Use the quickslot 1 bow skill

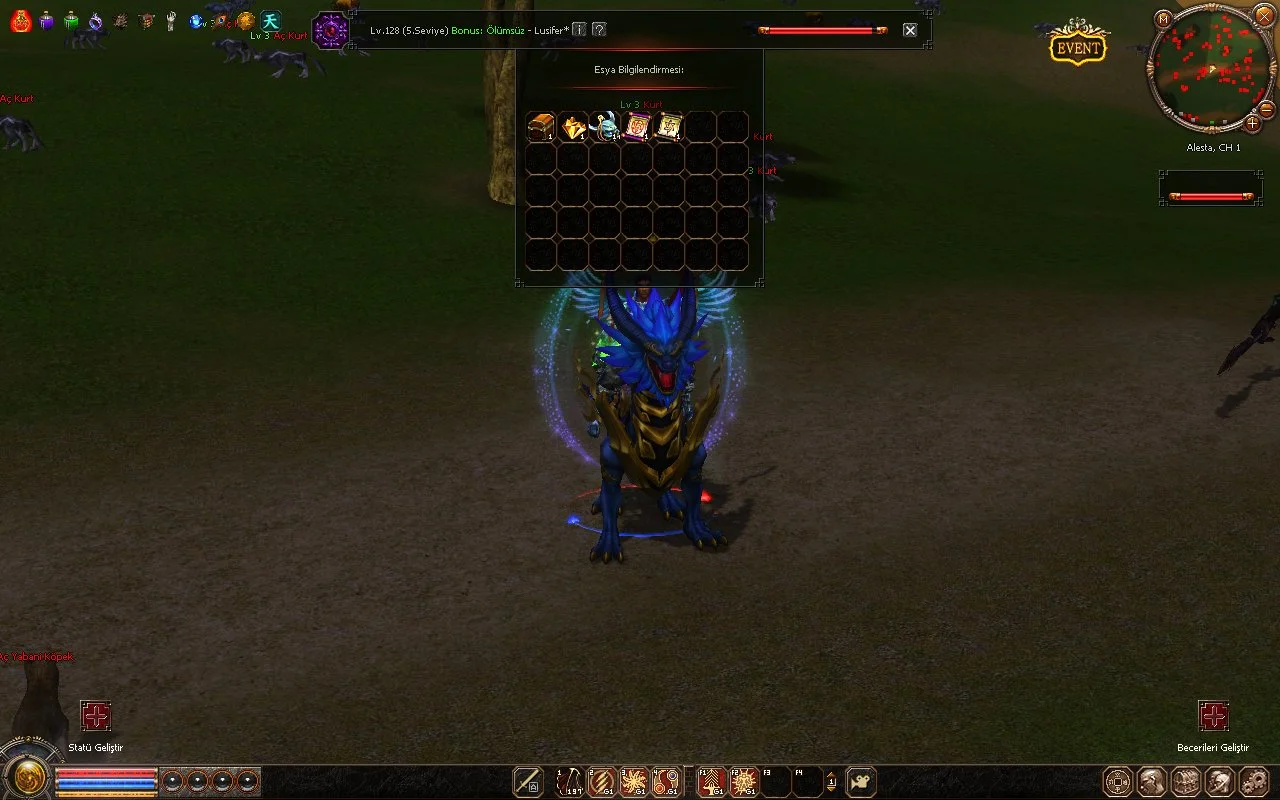pyautogui.click(x=570, y=781)
